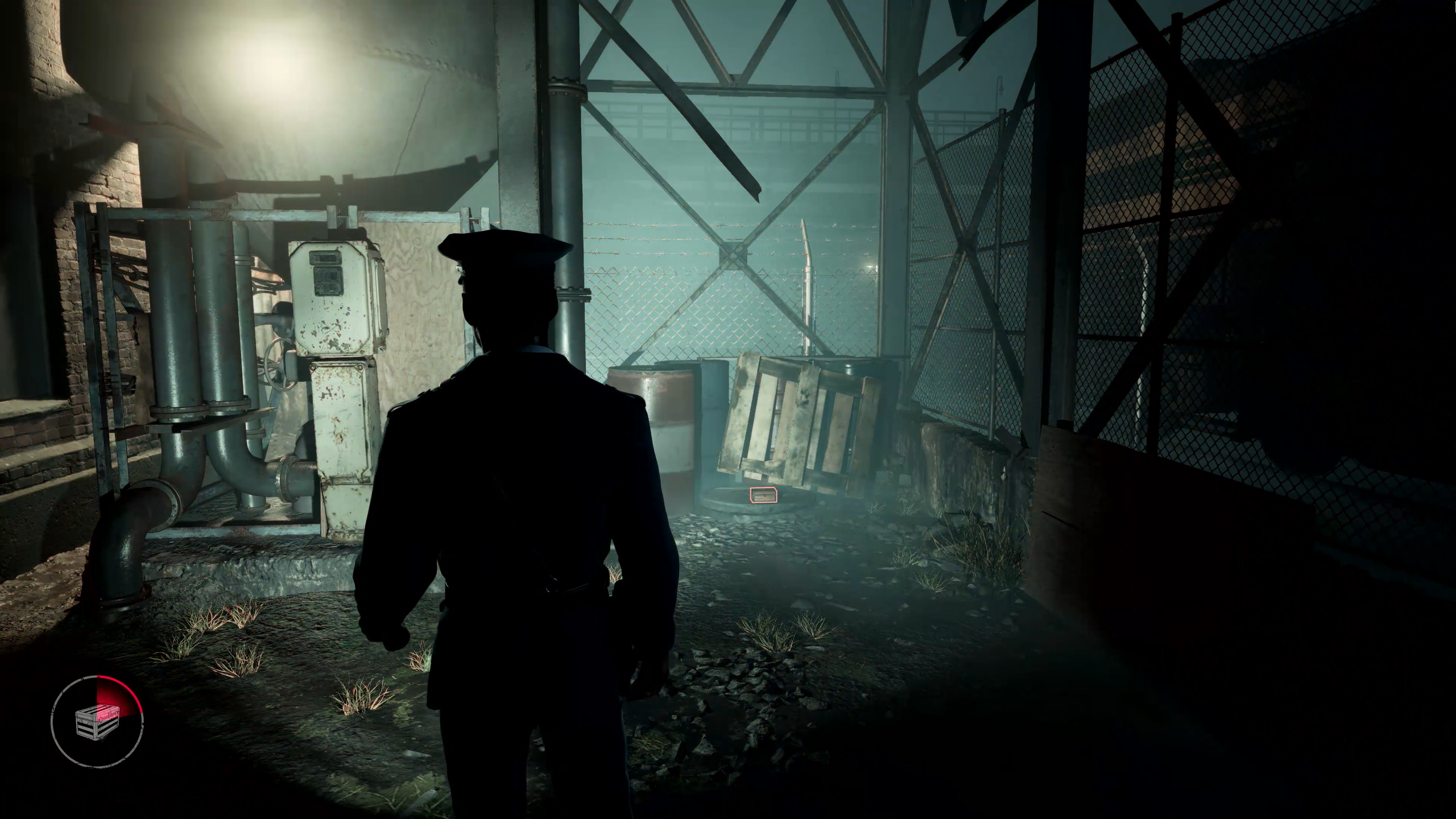The image size is (1456, 819).
Task: Click the crate compass icon in the circle
Action: point(97,723)
